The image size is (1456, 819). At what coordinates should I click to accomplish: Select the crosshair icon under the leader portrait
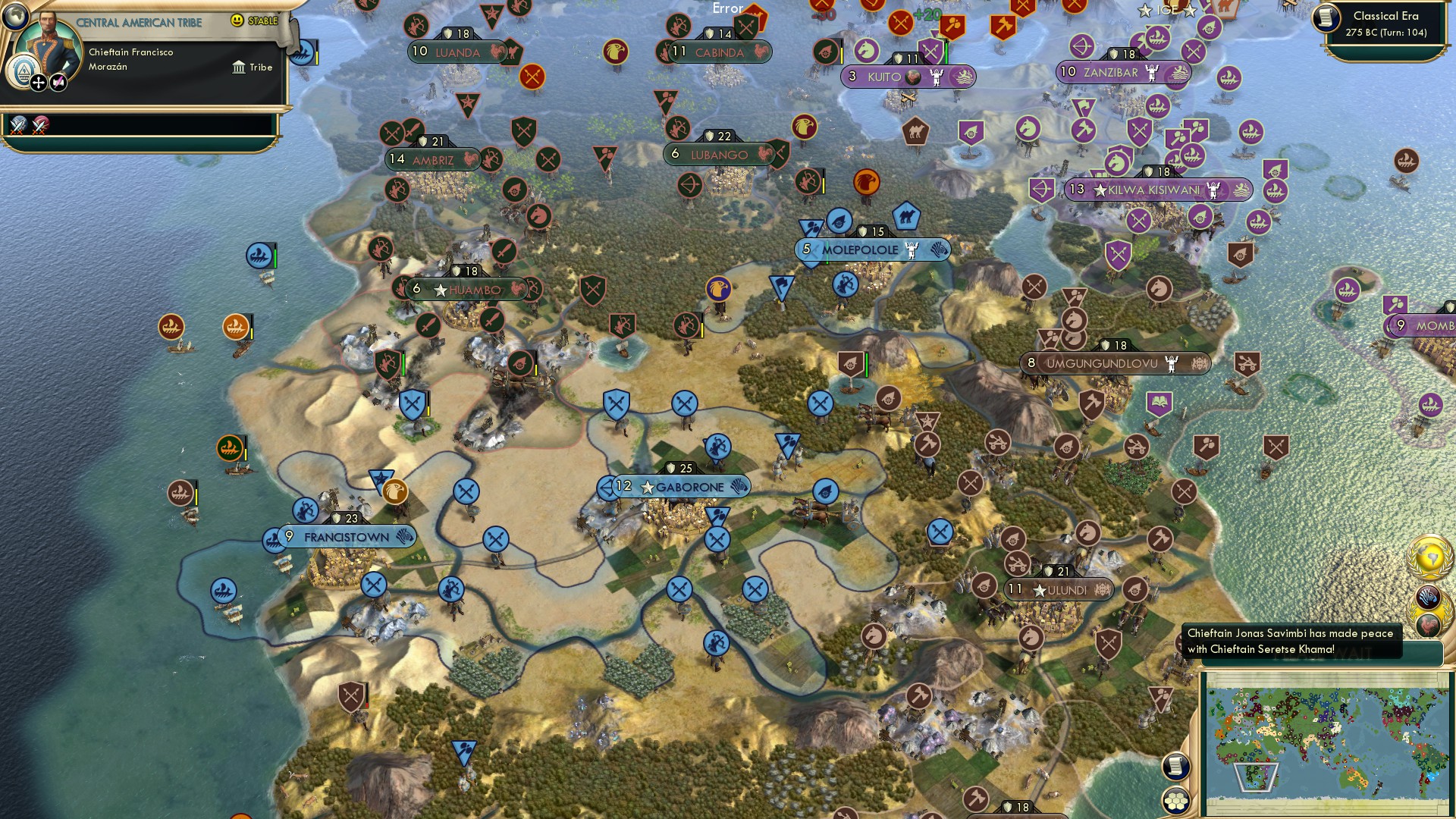(x=37, y=82)
